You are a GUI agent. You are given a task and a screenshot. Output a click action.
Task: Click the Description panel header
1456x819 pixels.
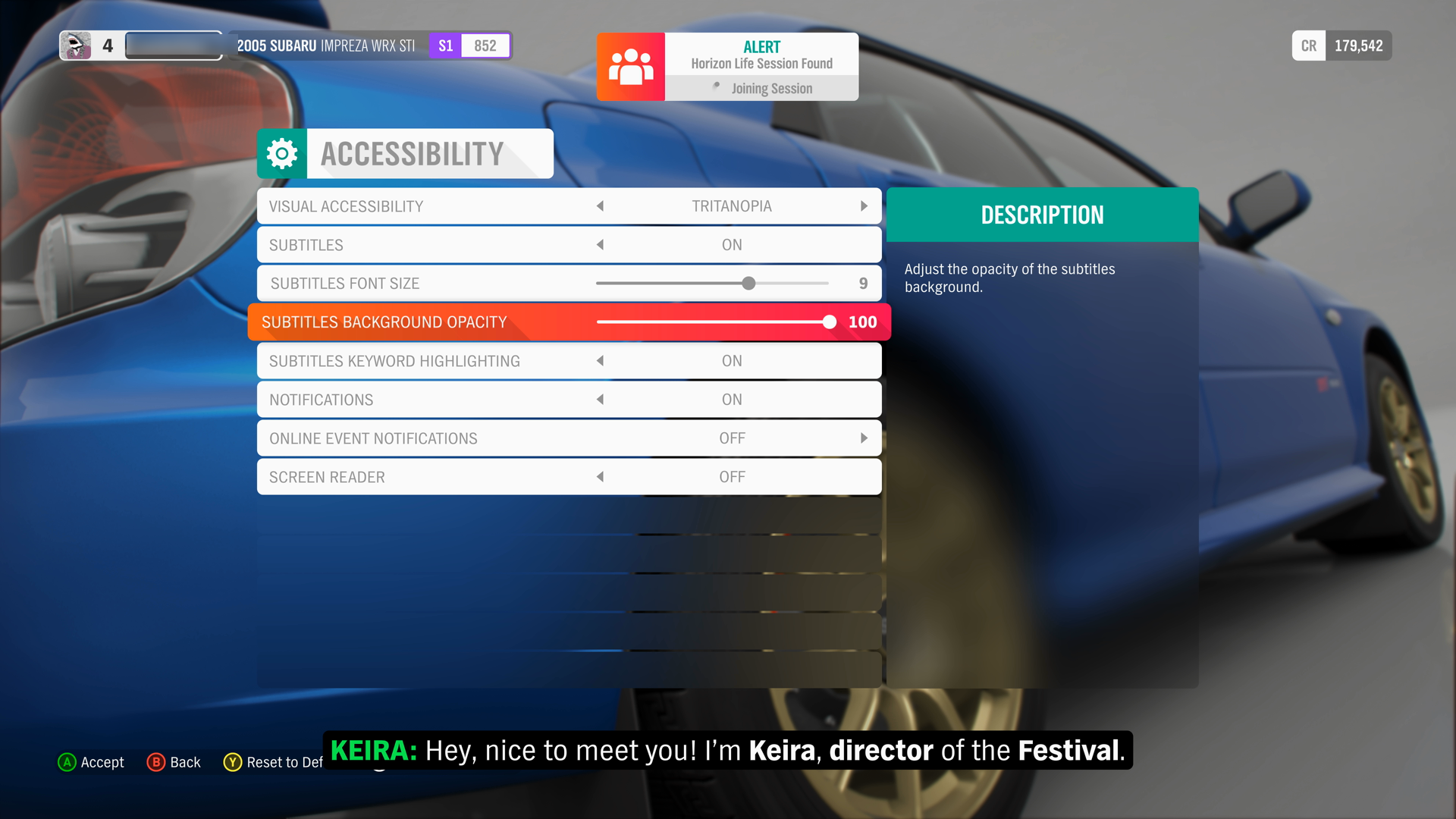click(1042, 215)
